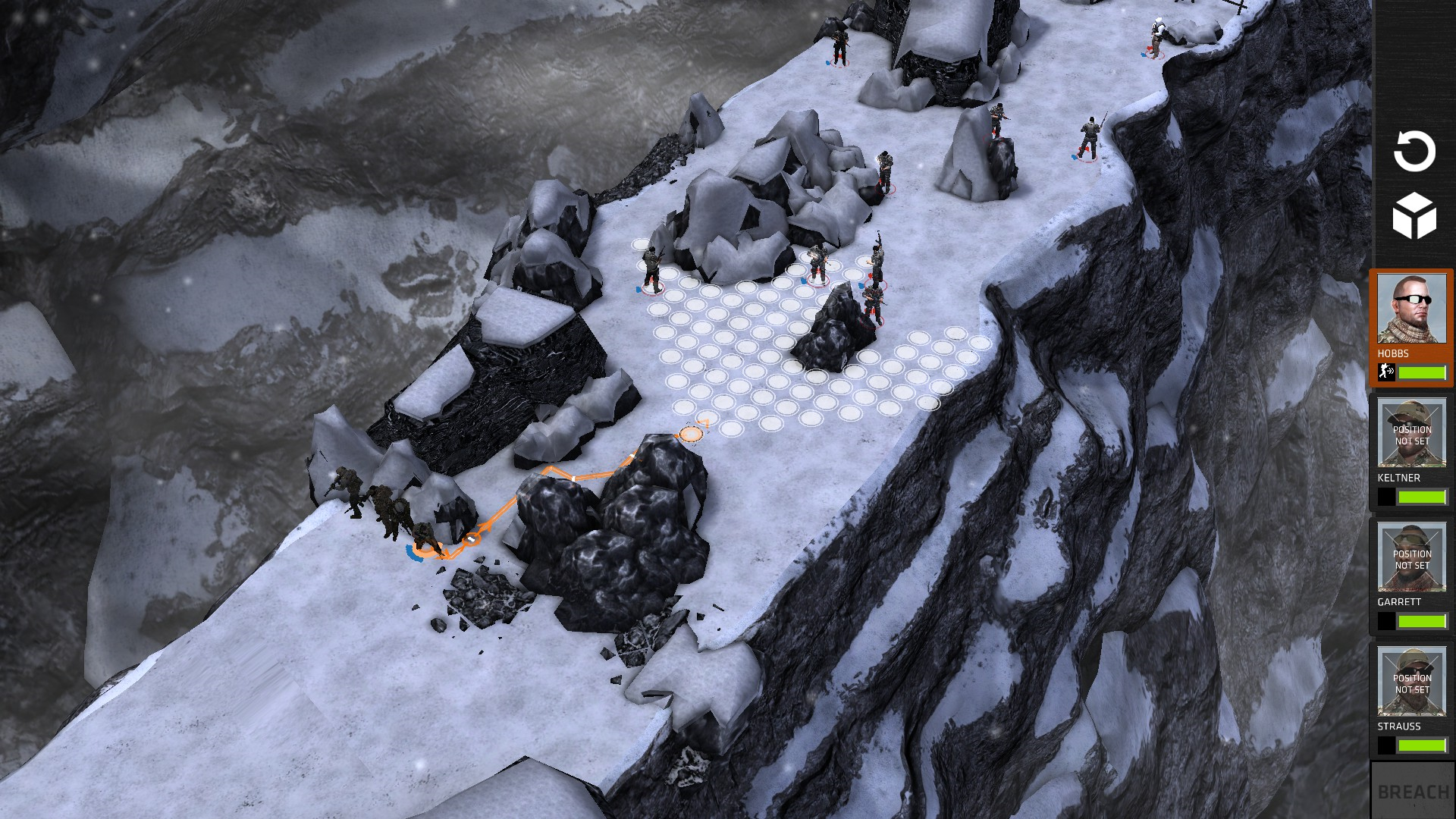
Task: Toggle the white 3D cube view icon
Action: [1414, 216]
